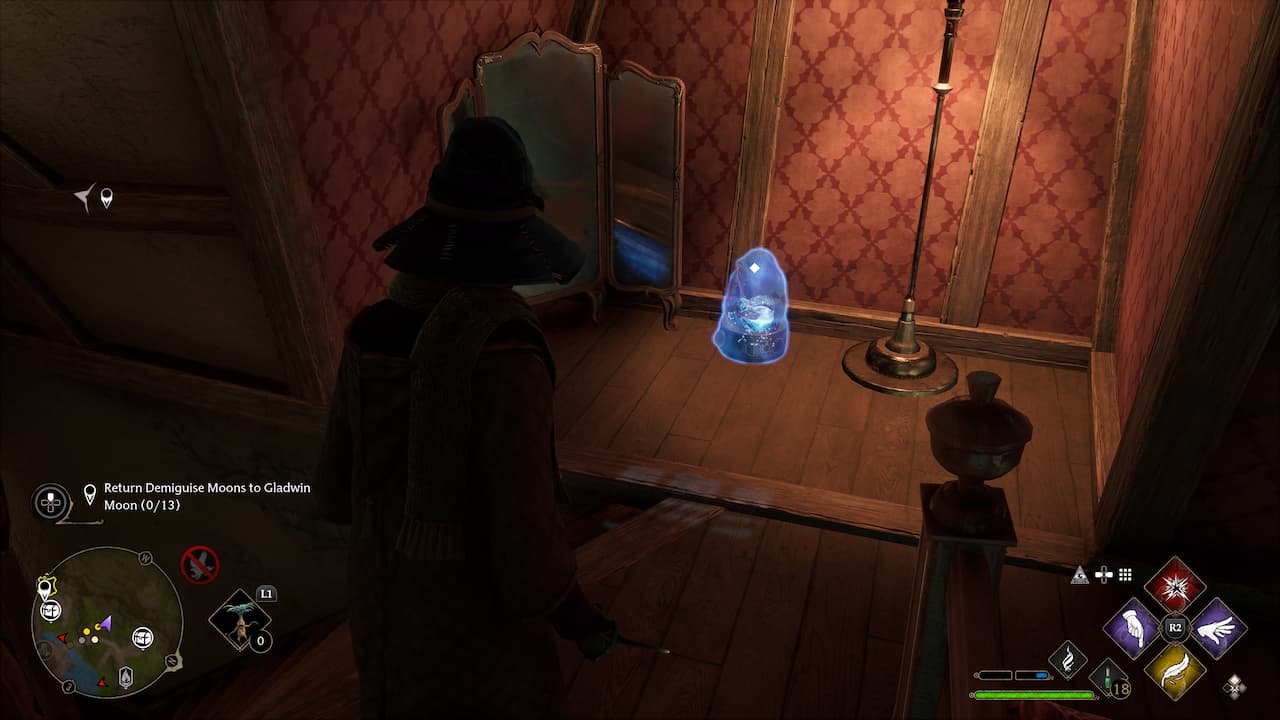
Task: Click the Floo Flame icon at the minimap bottom
Action: point(126,676)
